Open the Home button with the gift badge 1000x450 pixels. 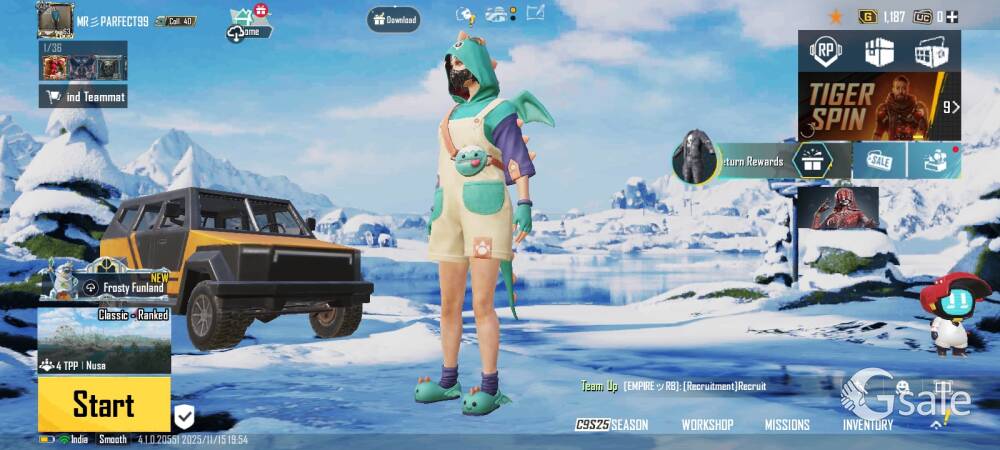coord(250,26)
